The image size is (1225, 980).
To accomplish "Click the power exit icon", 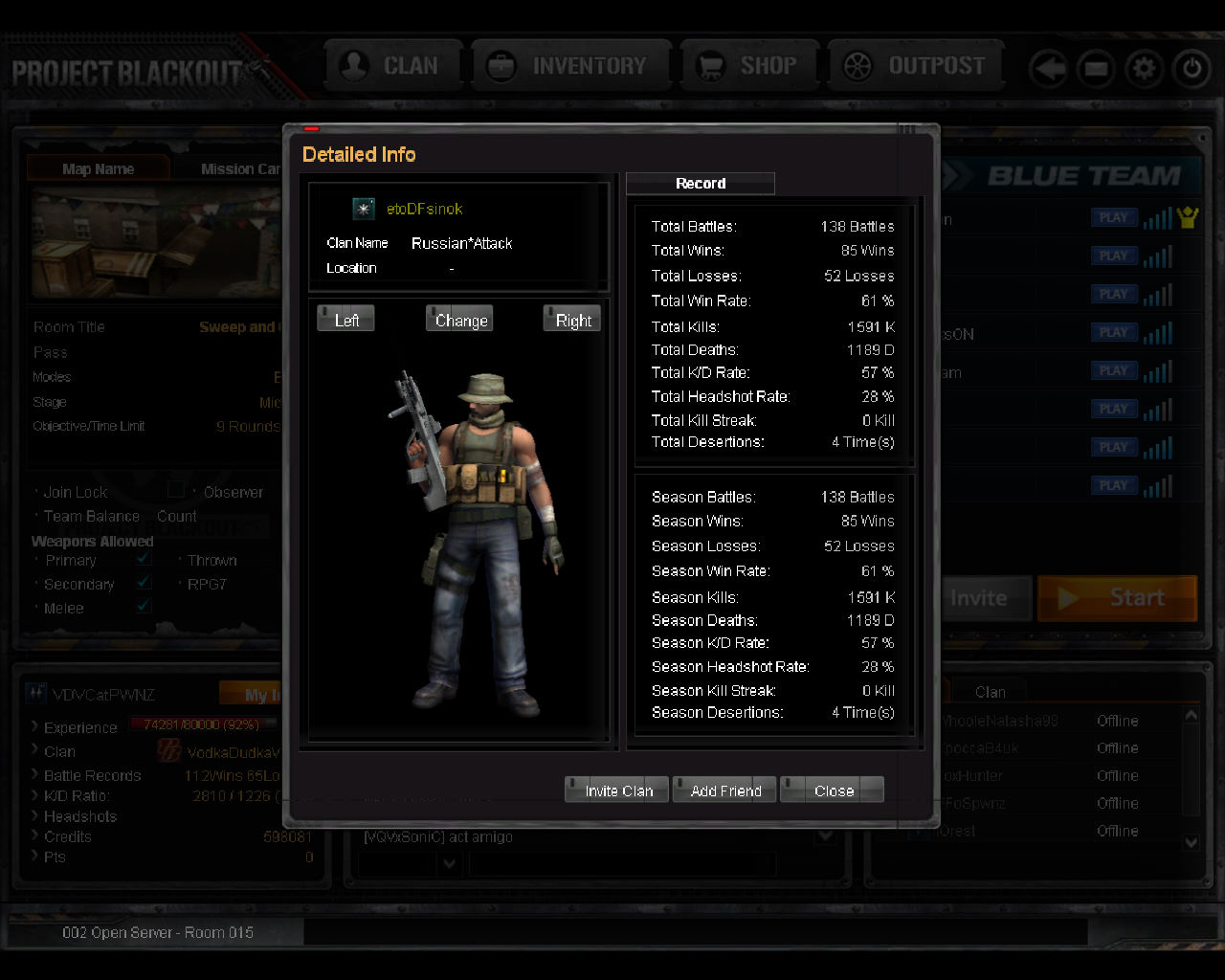I will pos(1192,69).
